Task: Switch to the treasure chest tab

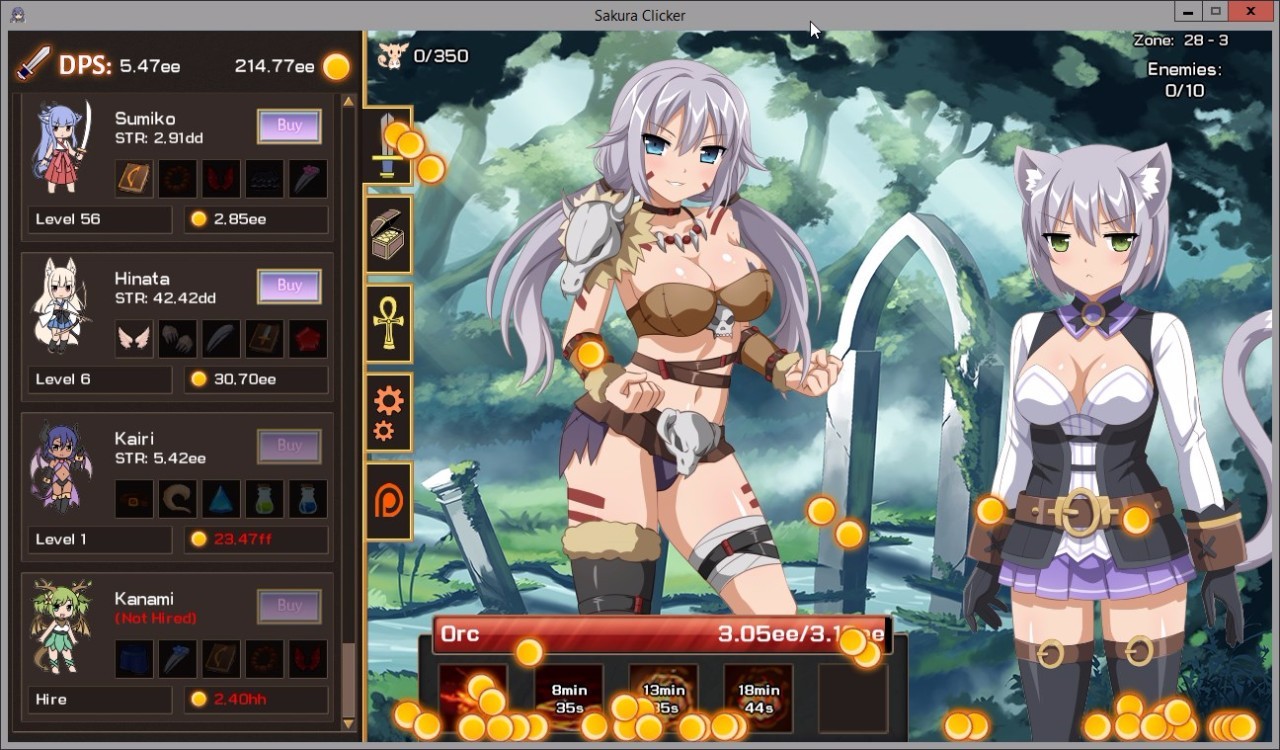Action: click(x=388, y=235)
